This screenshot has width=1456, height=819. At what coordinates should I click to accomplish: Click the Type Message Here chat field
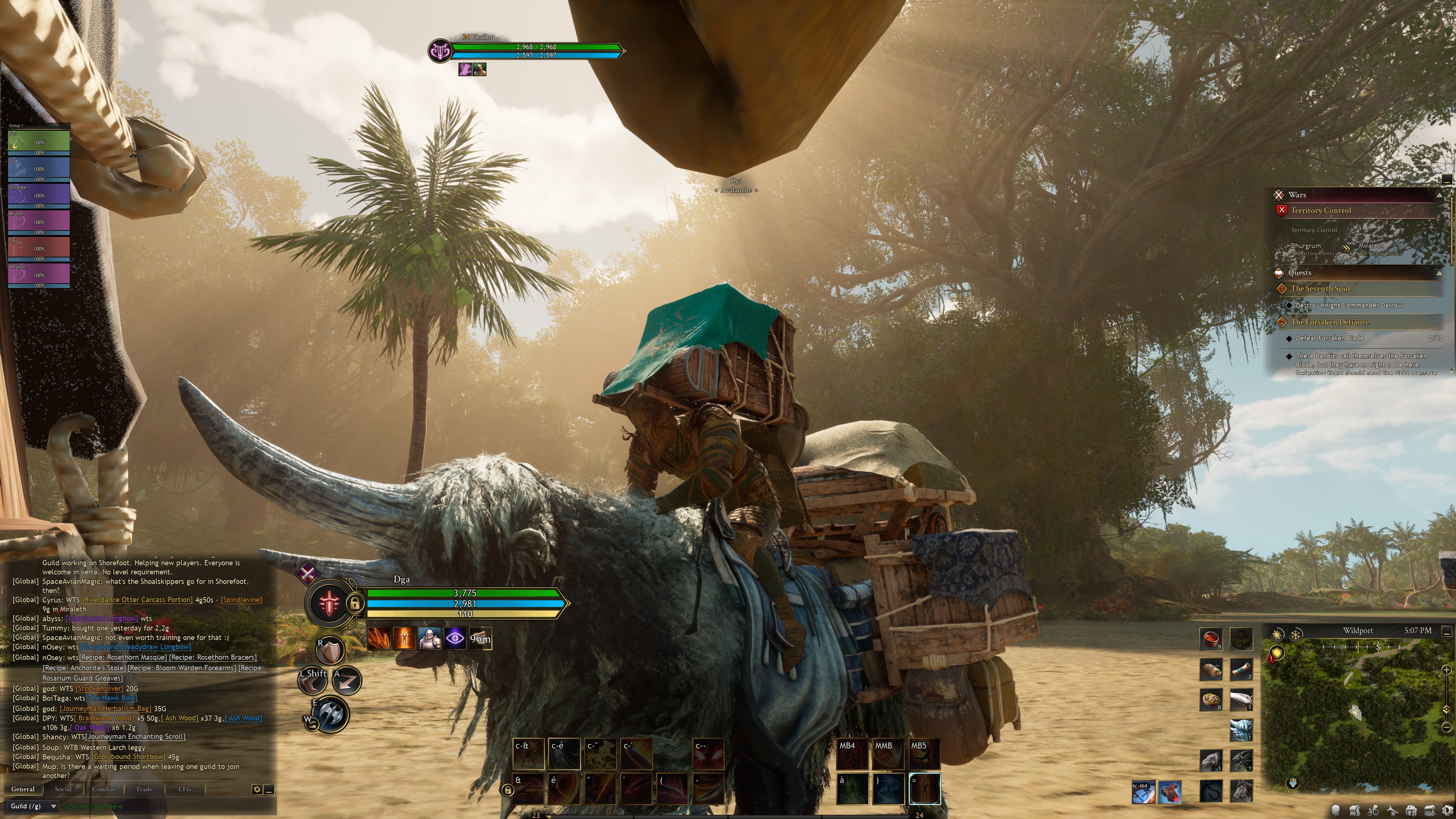pyautogui.click(x=152, y=806)
